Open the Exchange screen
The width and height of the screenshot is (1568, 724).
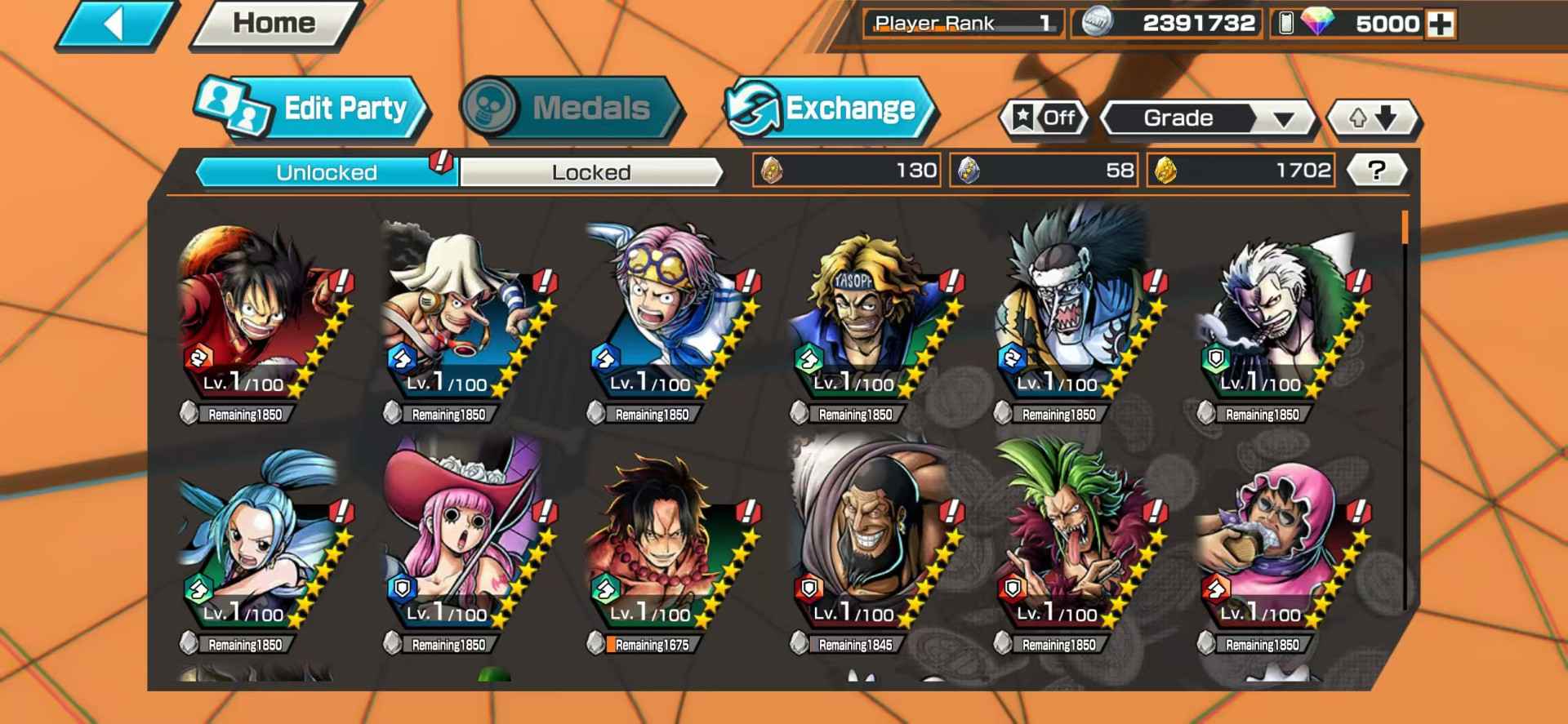[829, 109]
